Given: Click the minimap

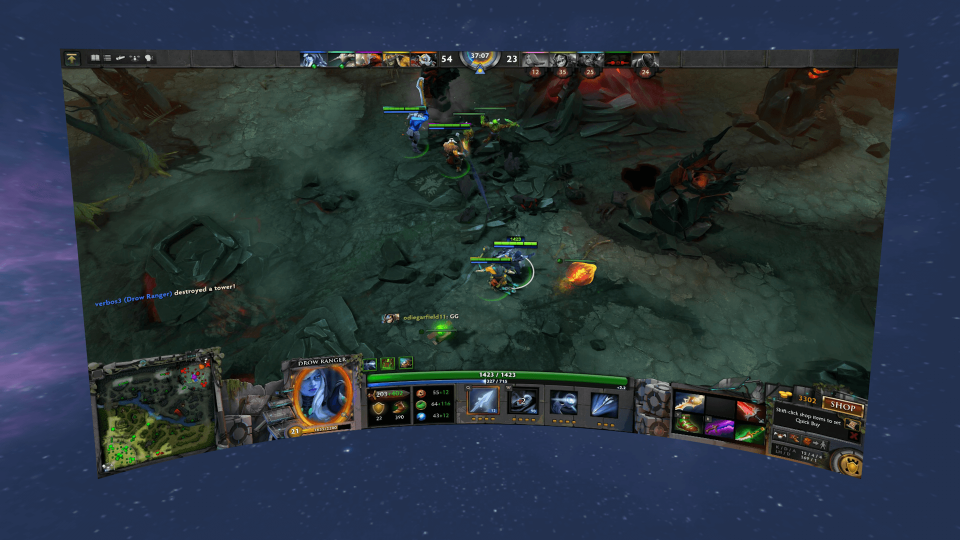Looking at the screenshot, I should (x=157, y=411).
